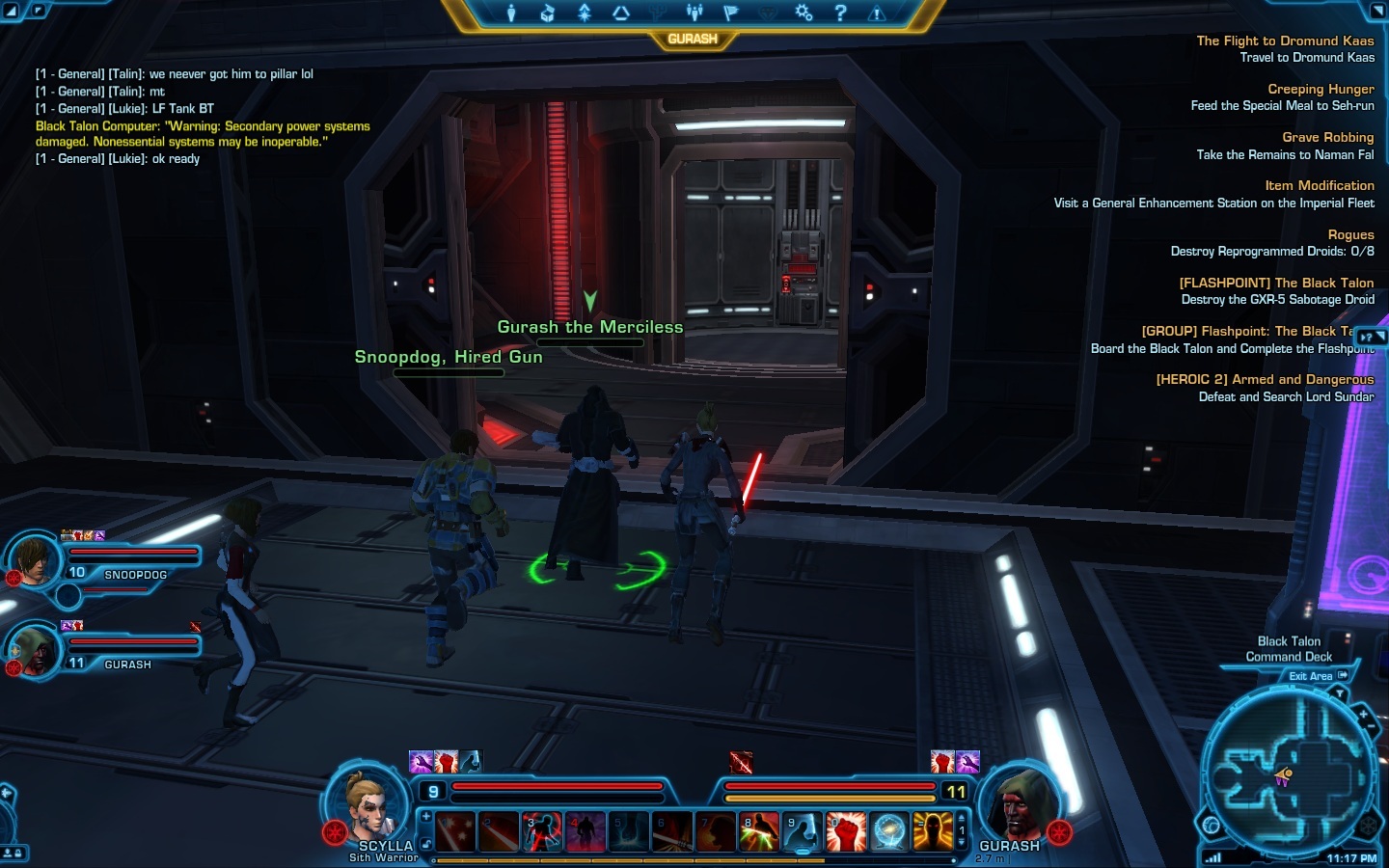Zoom in the minimap with plus button
Screen dimensions: 1389x868
pos(1364,716)
